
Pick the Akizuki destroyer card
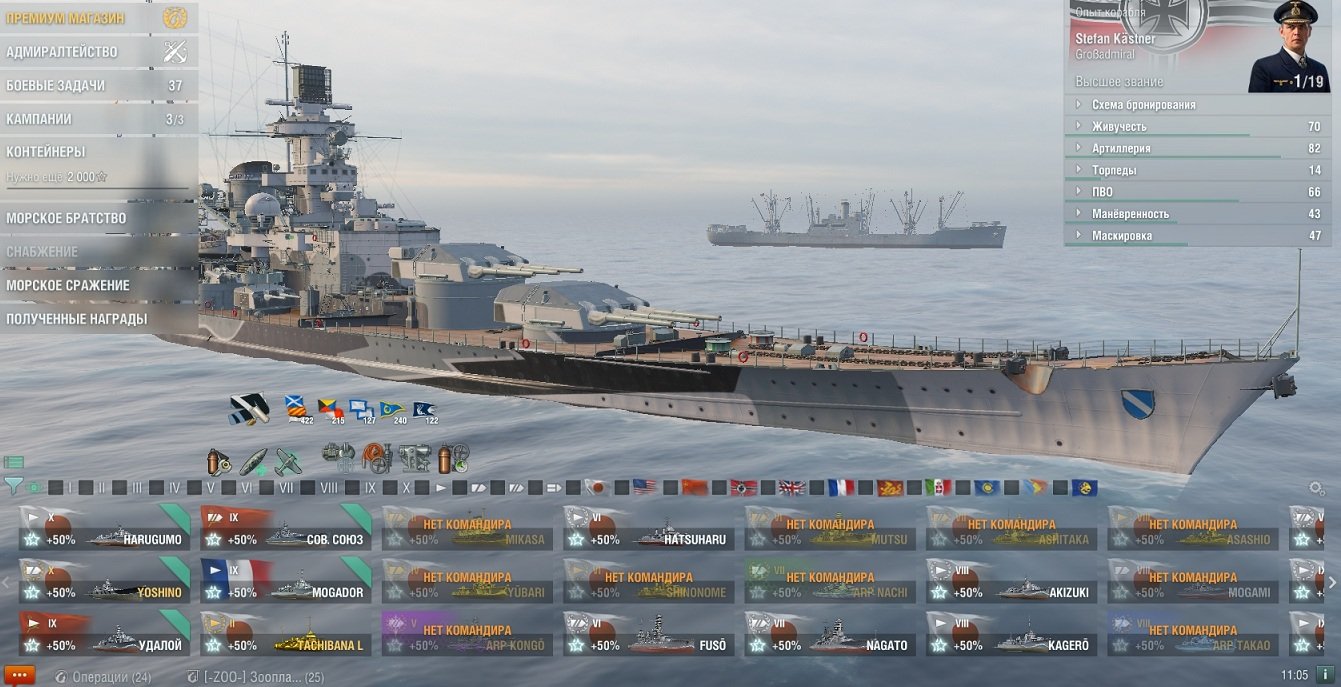coord(1011,581)
